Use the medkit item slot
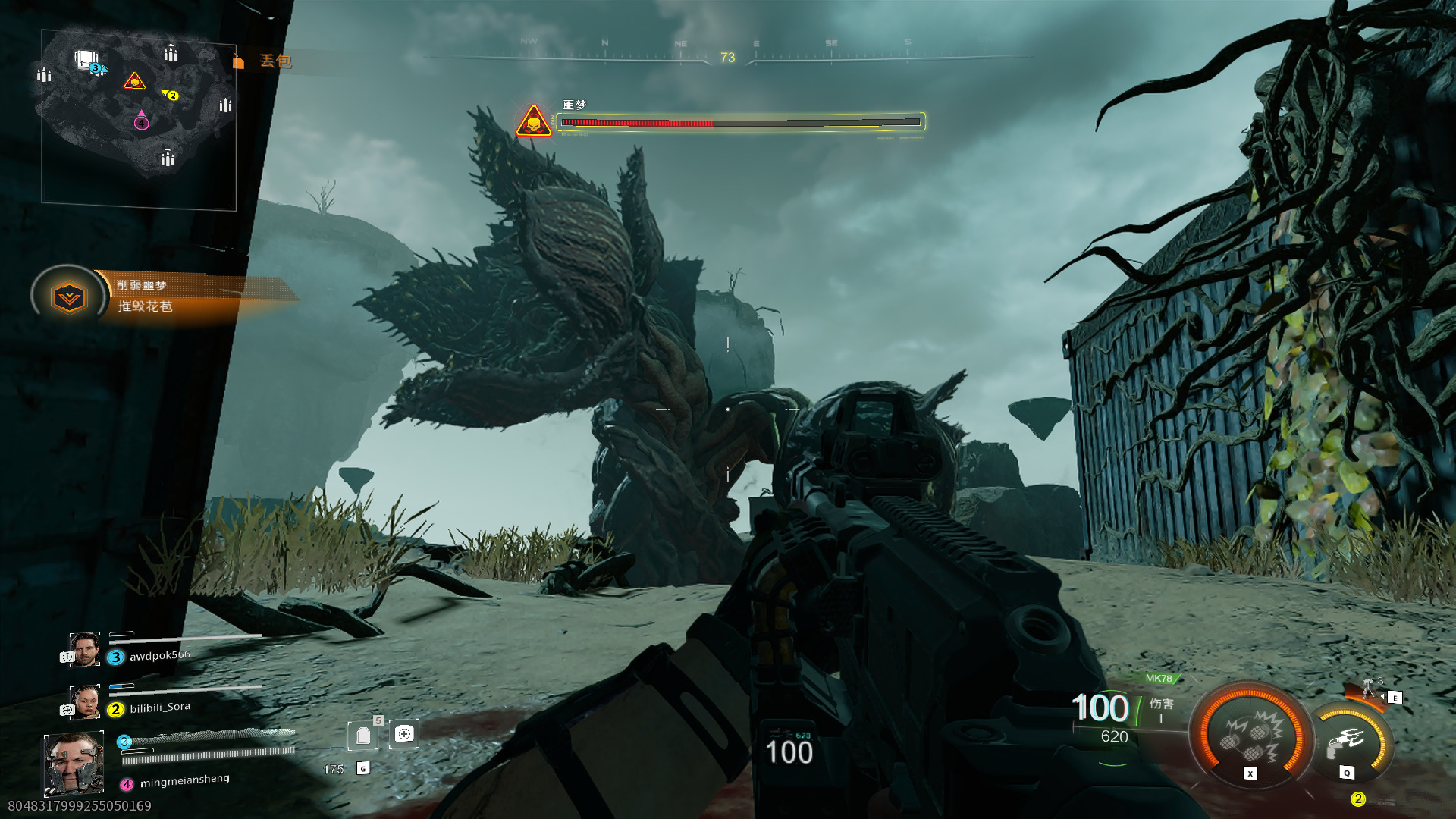Image resolution: width=1456 pixels, height=819 pixels. click(x=404, y=734)
